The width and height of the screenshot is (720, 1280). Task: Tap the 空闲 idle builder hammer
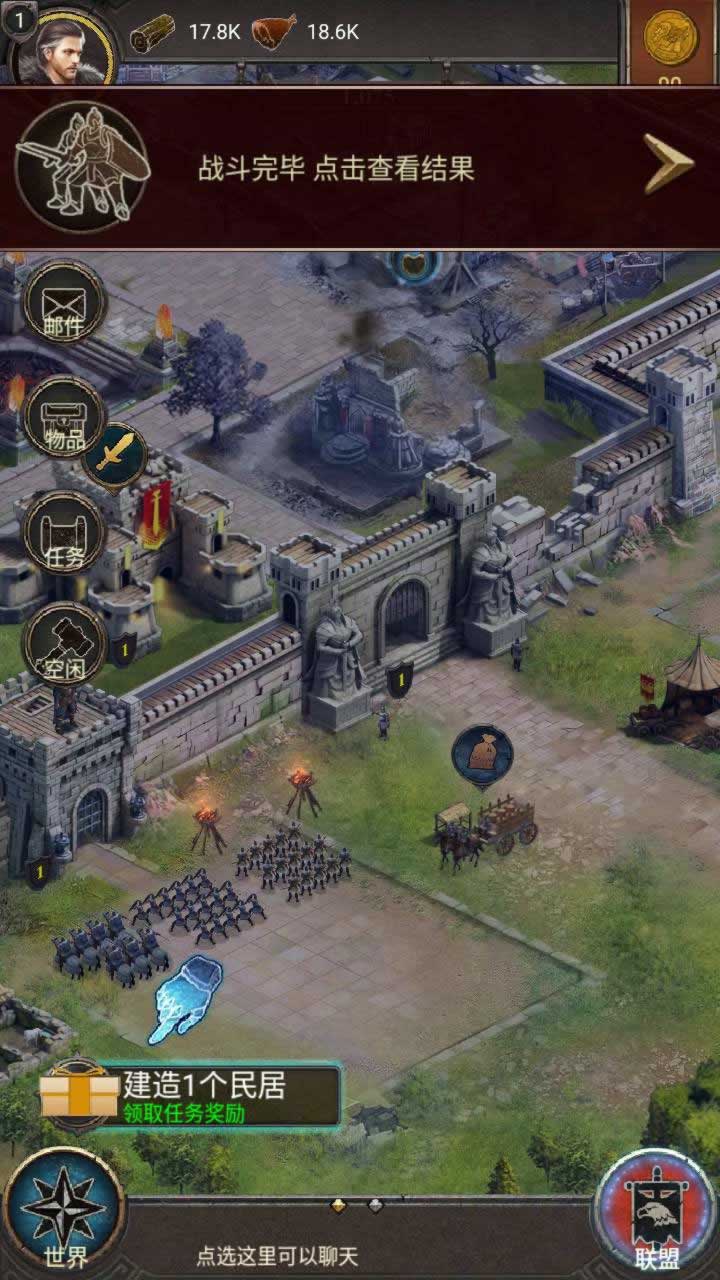pos(64,645)
